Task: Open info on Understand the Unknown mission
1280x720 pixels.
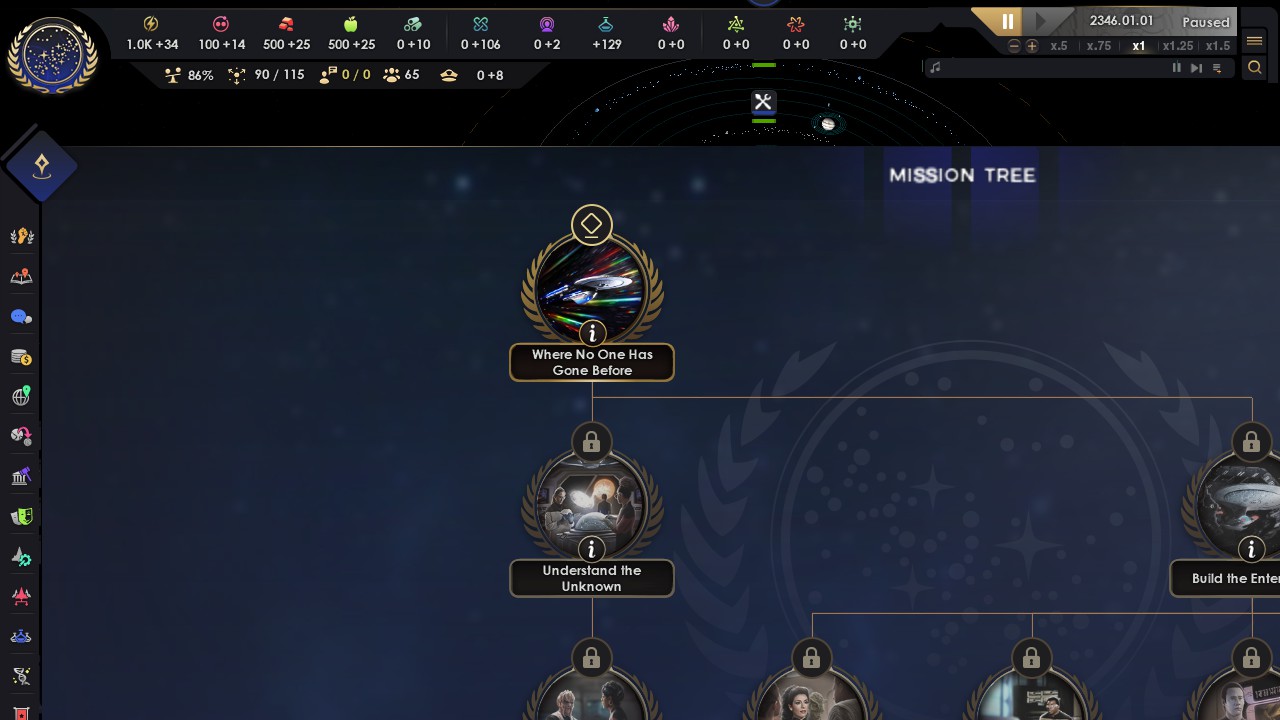Action: [x=591, y=549]
